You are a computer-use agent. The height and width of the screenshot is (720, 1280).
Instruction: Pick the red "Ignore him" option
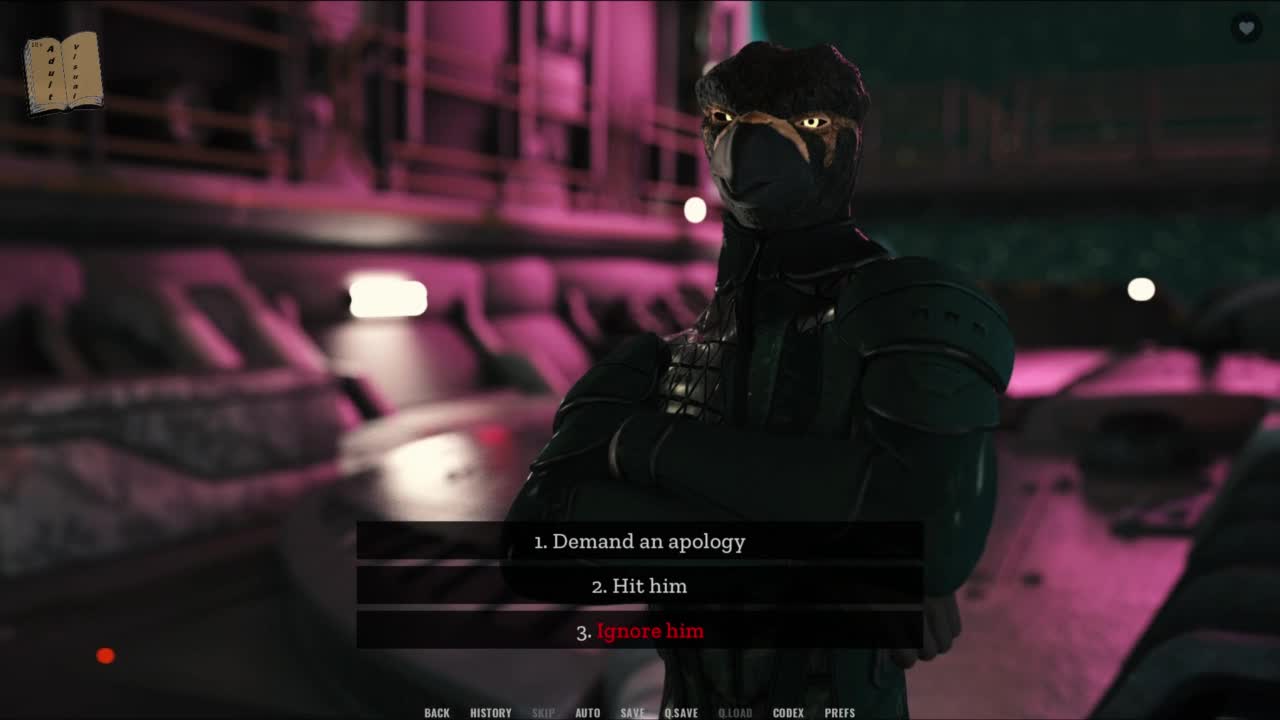point(639,631)
